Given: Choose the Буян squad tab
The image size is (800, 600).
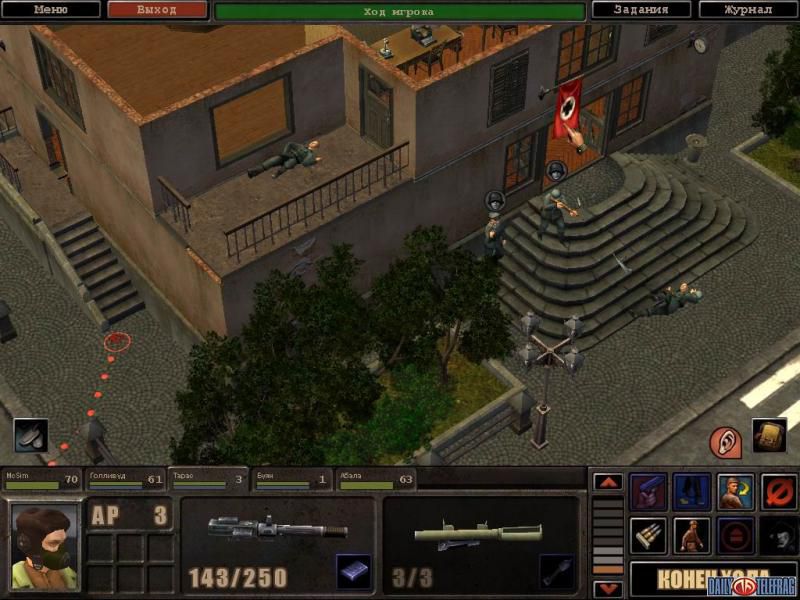Looking at the screenshot, I should (290, 481).
